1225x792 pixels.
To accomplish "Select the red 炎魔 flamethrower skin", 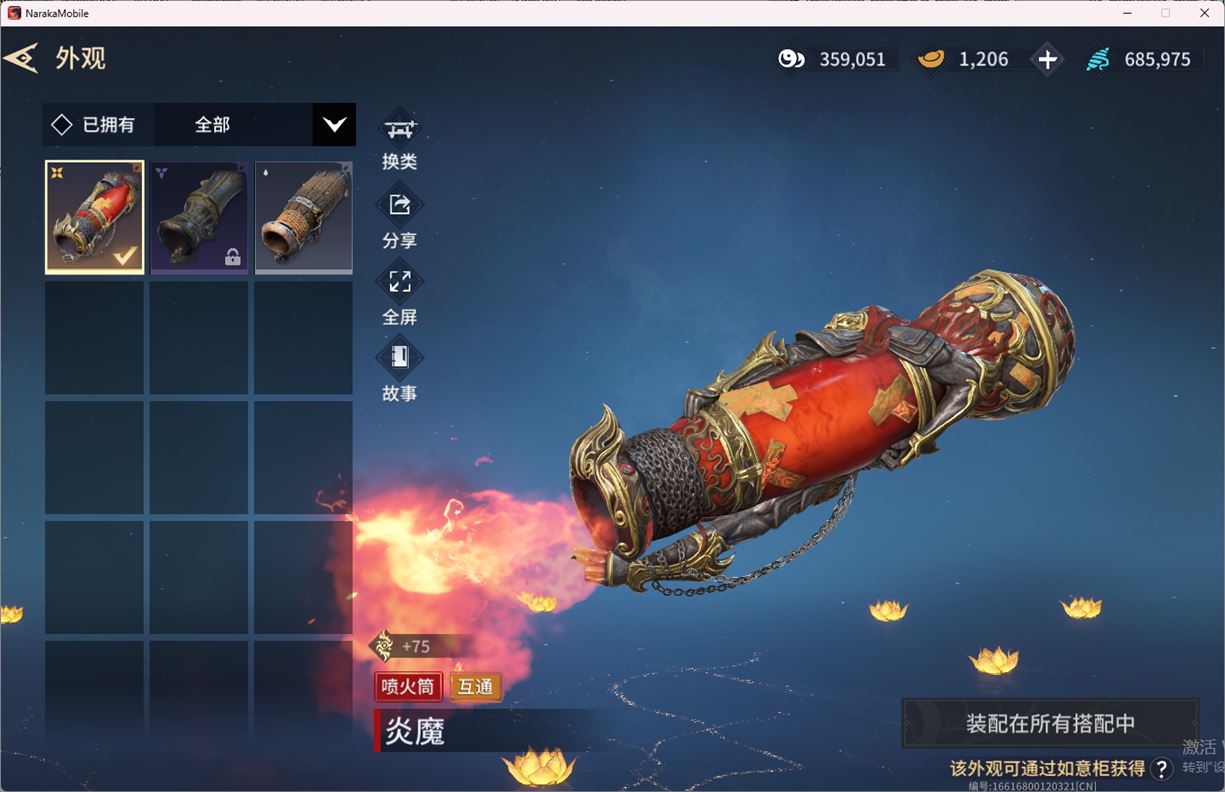I will click(95, 217).
